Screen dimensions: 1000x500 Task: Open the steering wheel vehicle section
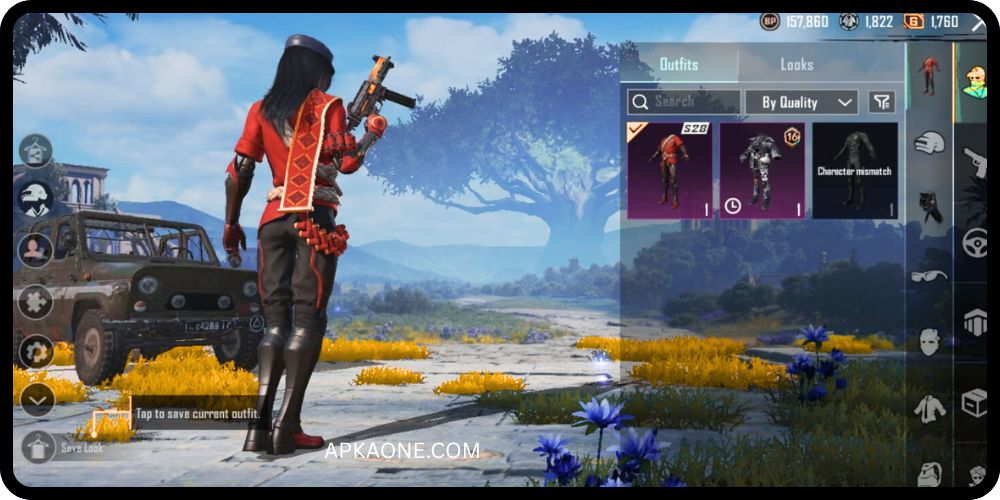pos(974,242)
